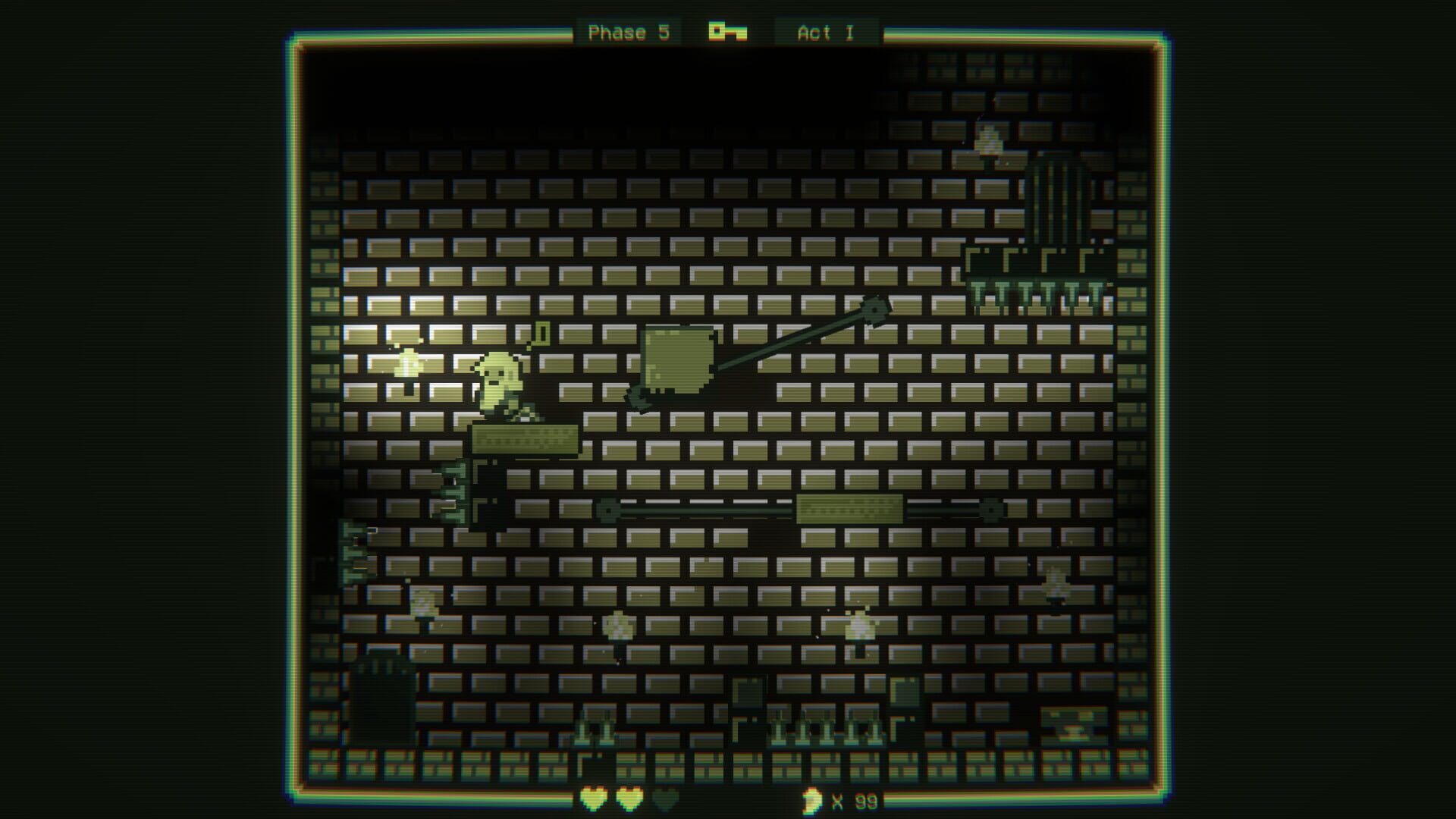Image resolution: width=1456 pixels, height=819 pixels.
Task: Switch to the Act I label
Action: tap(823, 32)
